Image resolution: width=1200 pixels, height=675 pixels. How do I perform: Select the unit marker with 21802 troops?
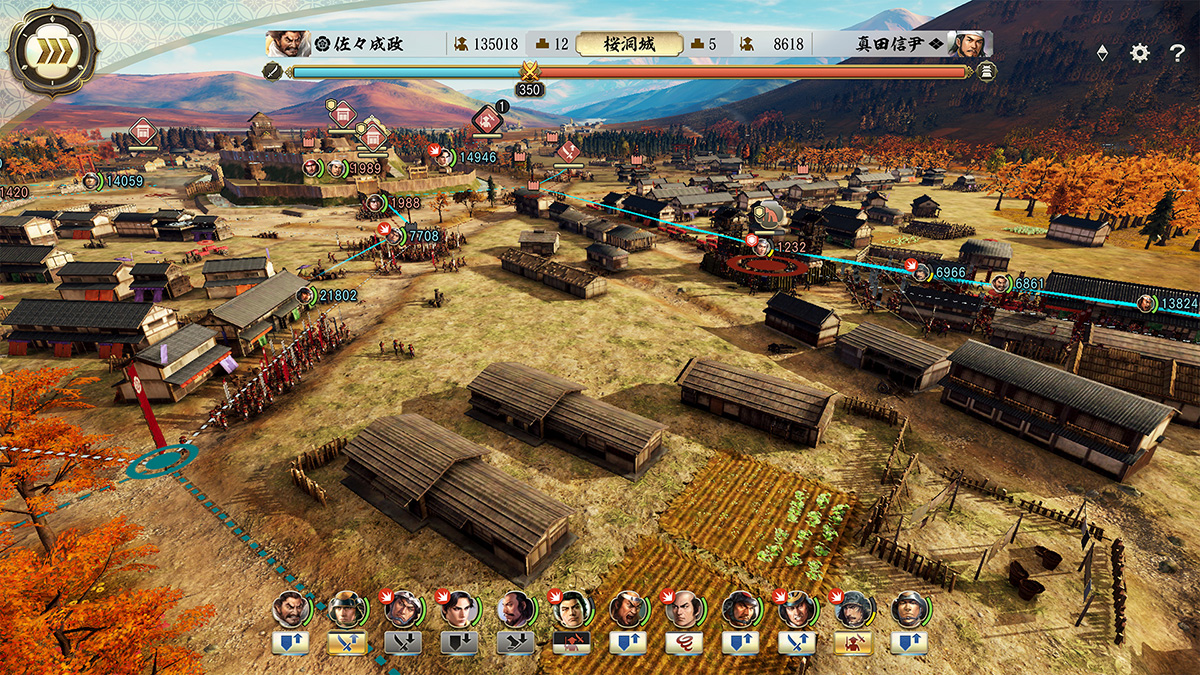pyautogui.click(x=306, y=296)
